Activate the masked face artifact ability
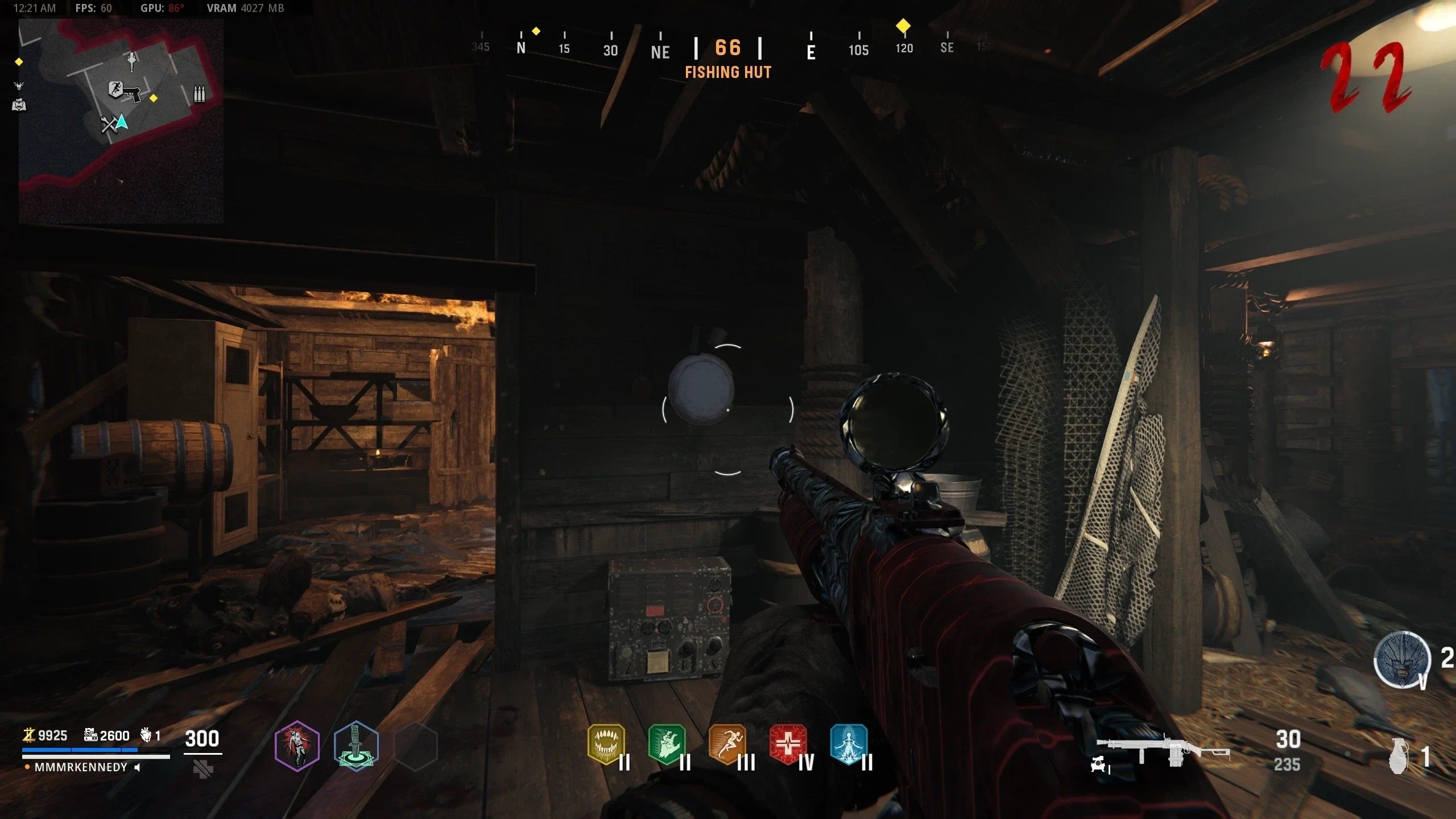The image size is (1456, 819). pos(1402,660)
